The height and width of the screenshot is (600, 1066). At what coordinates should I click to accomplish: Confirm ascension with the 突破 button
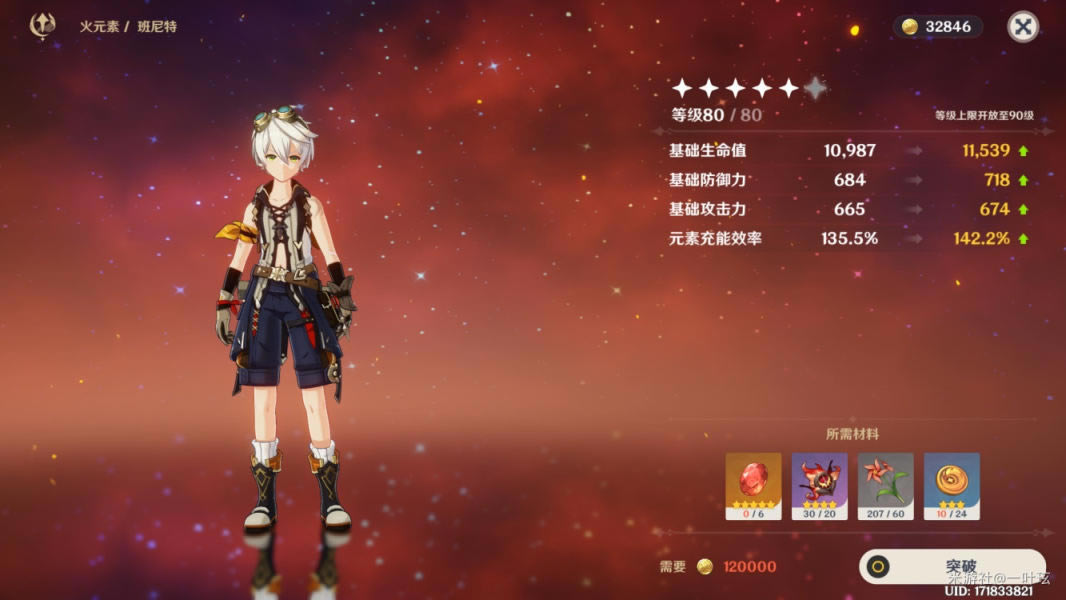tap(951, 566)
